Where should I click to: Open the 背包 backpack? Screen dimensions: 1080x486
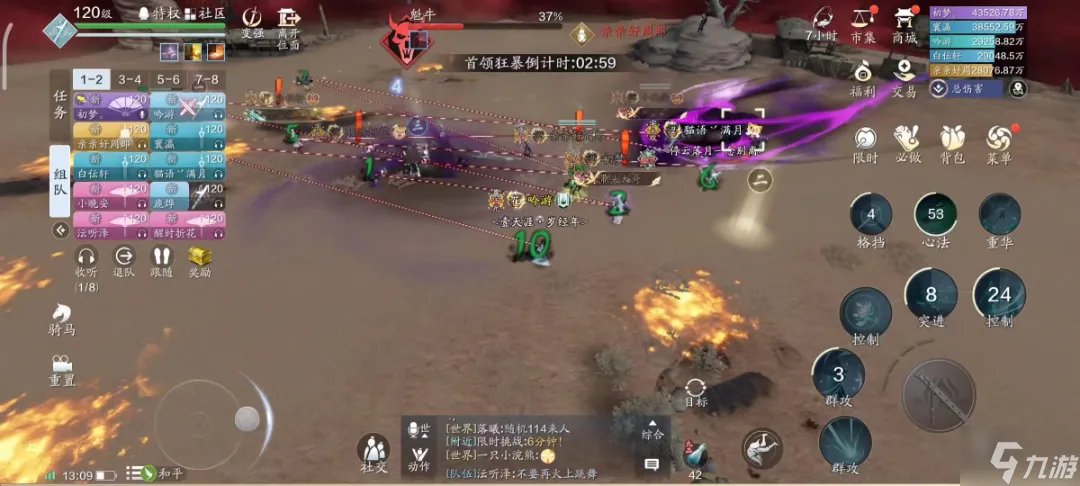coord(951,142)
